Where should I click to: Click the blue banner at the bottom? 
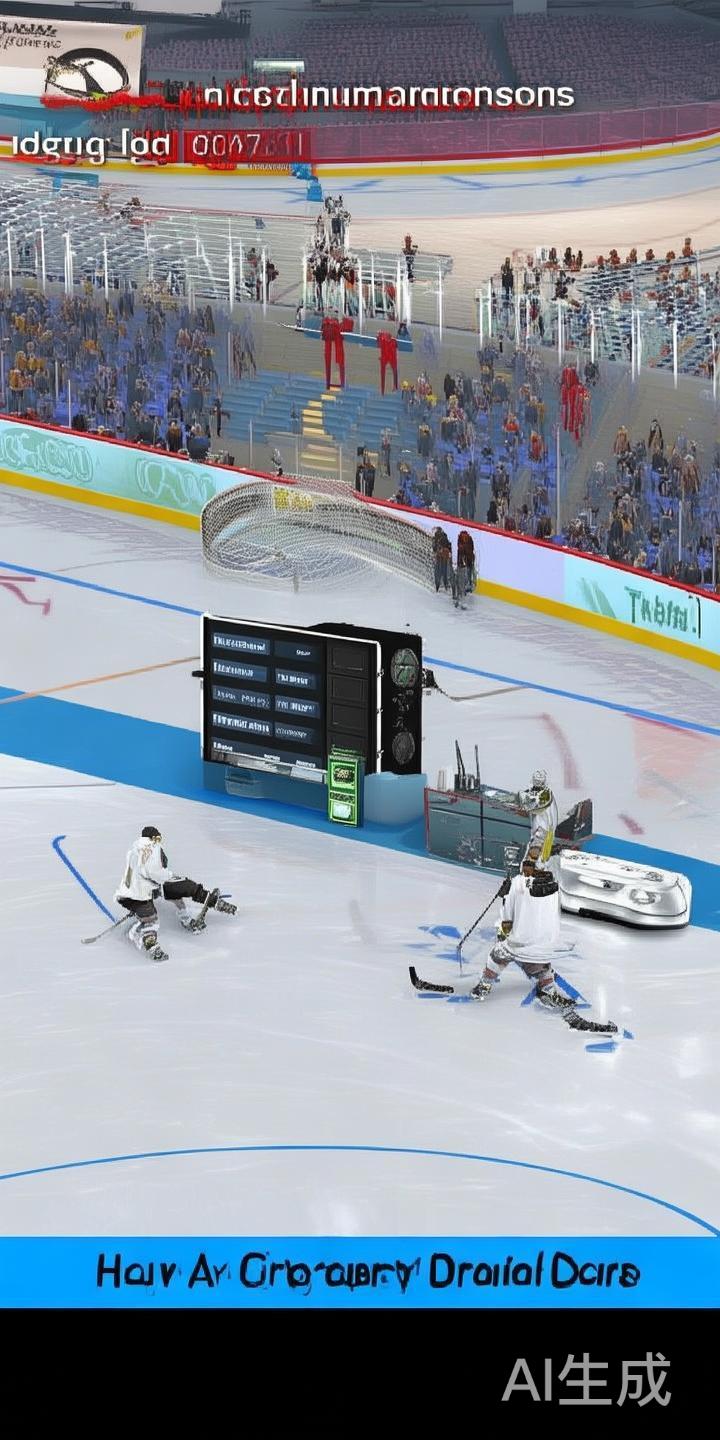[x=360, y=1272]
